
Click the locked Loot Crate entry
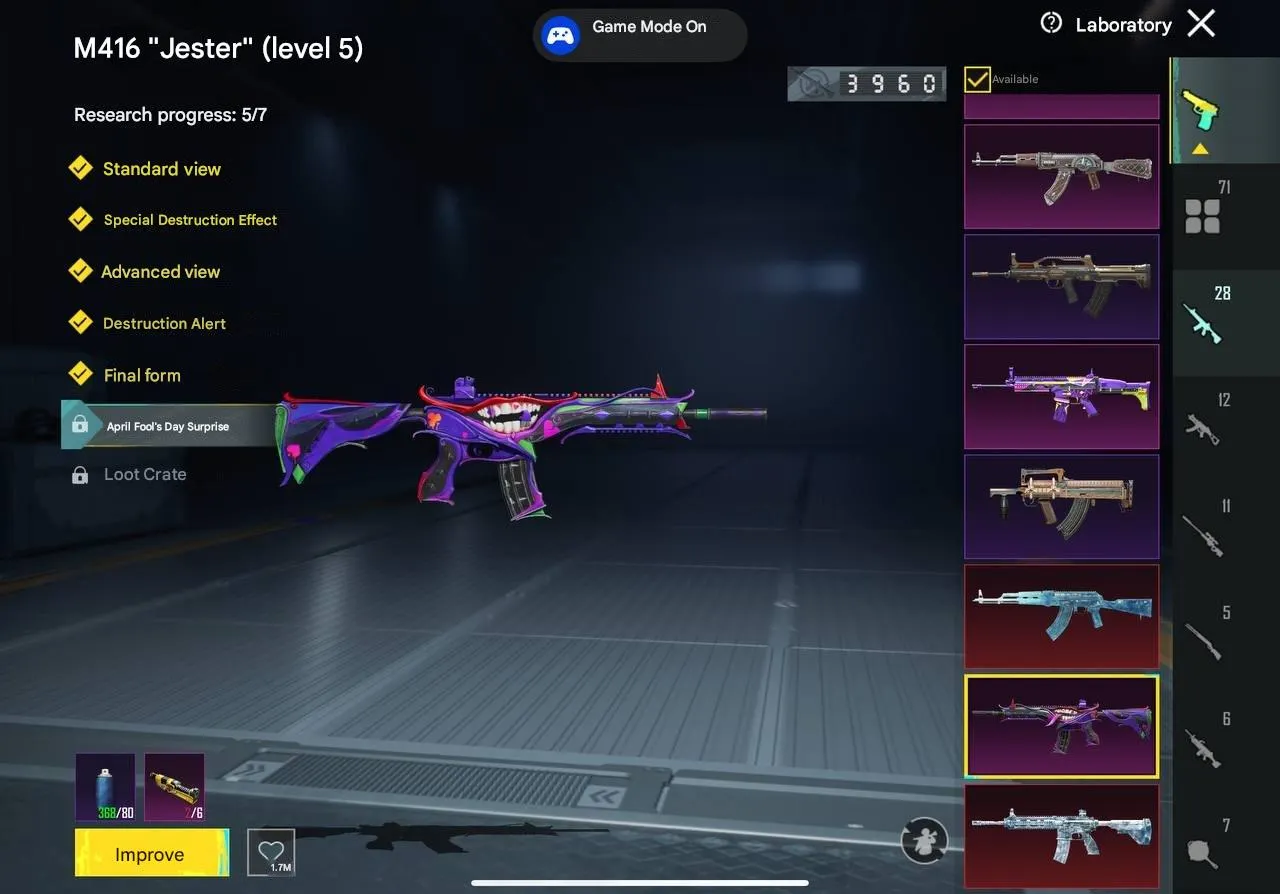click(145, 474)
